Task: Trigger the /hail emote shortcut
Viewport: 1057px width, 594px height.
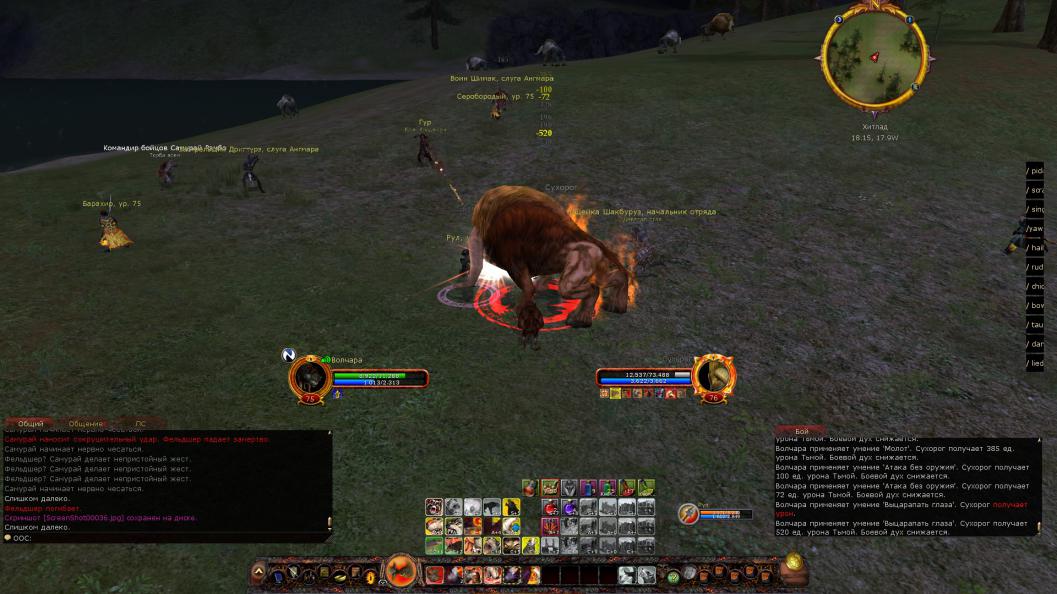Action: (x=1035, y=247)
